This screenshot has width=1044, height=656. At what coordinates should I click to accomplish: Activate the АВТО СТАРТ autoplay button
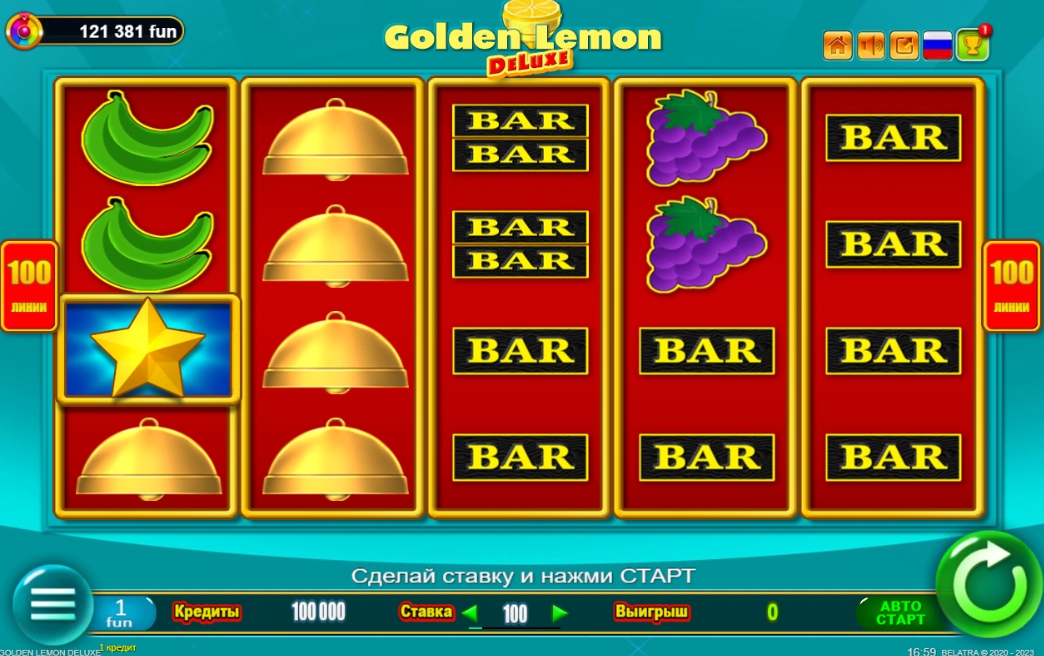coord(899,612)
